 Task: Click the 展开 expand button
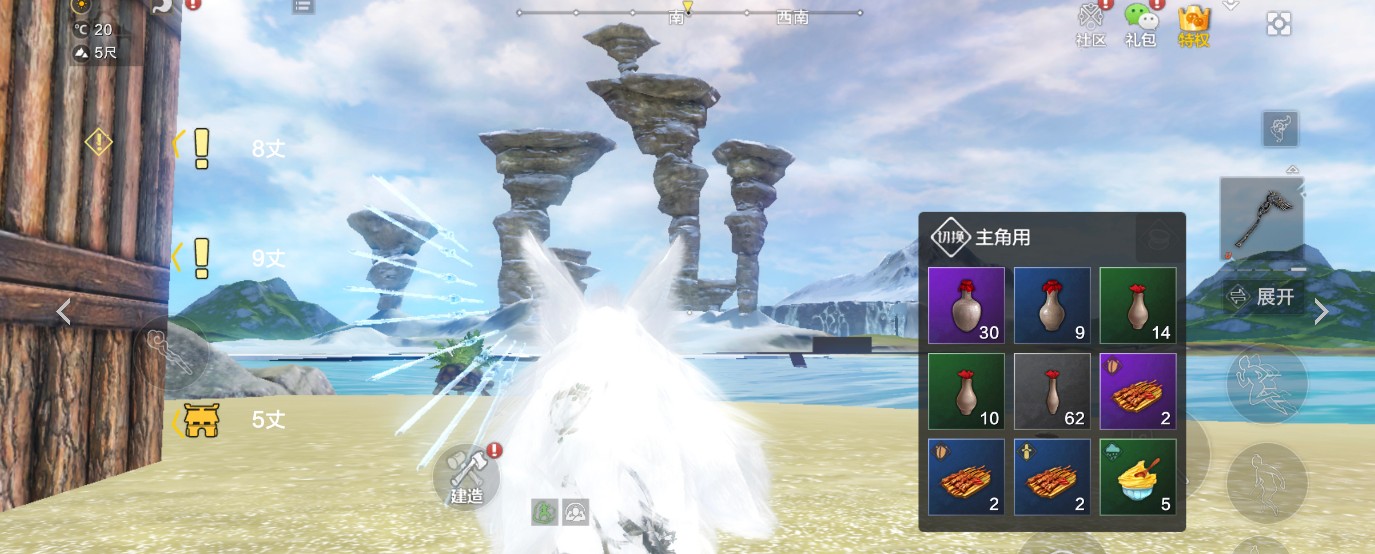click(x=1264, y=297)
